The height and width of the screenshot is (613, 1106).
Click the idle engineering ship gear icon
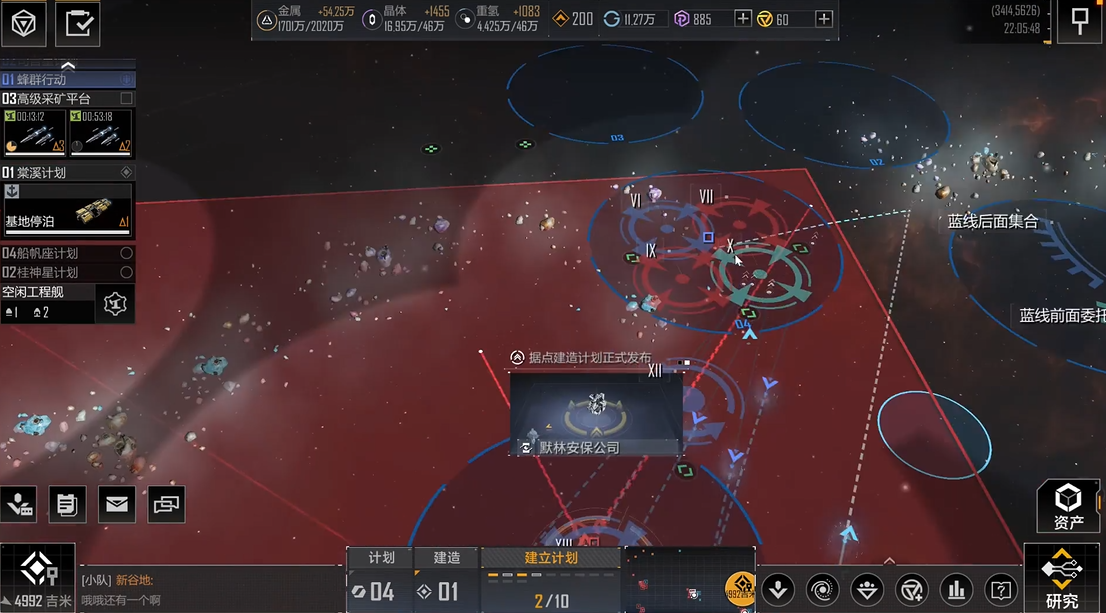point(115,303)
